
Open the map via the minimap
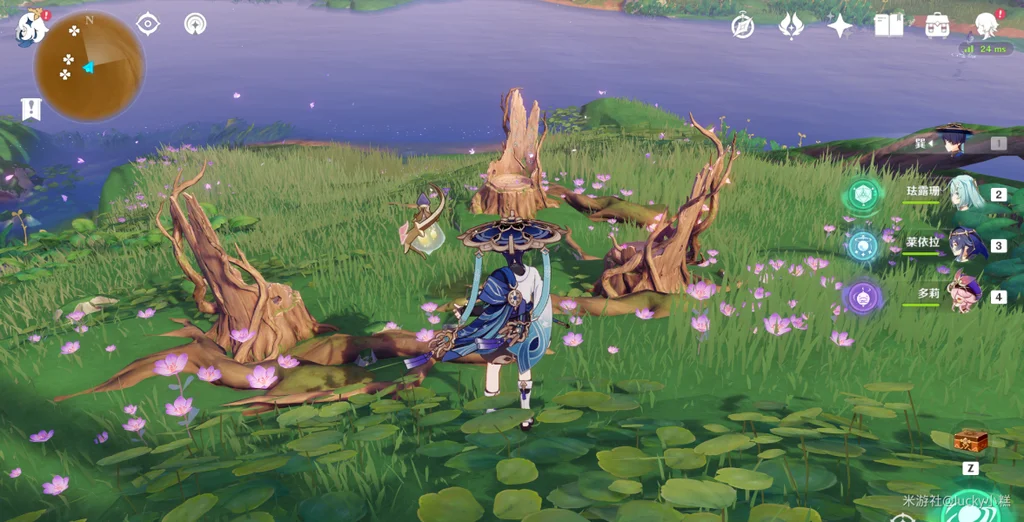pyautogui.click(x=89, y=66)
